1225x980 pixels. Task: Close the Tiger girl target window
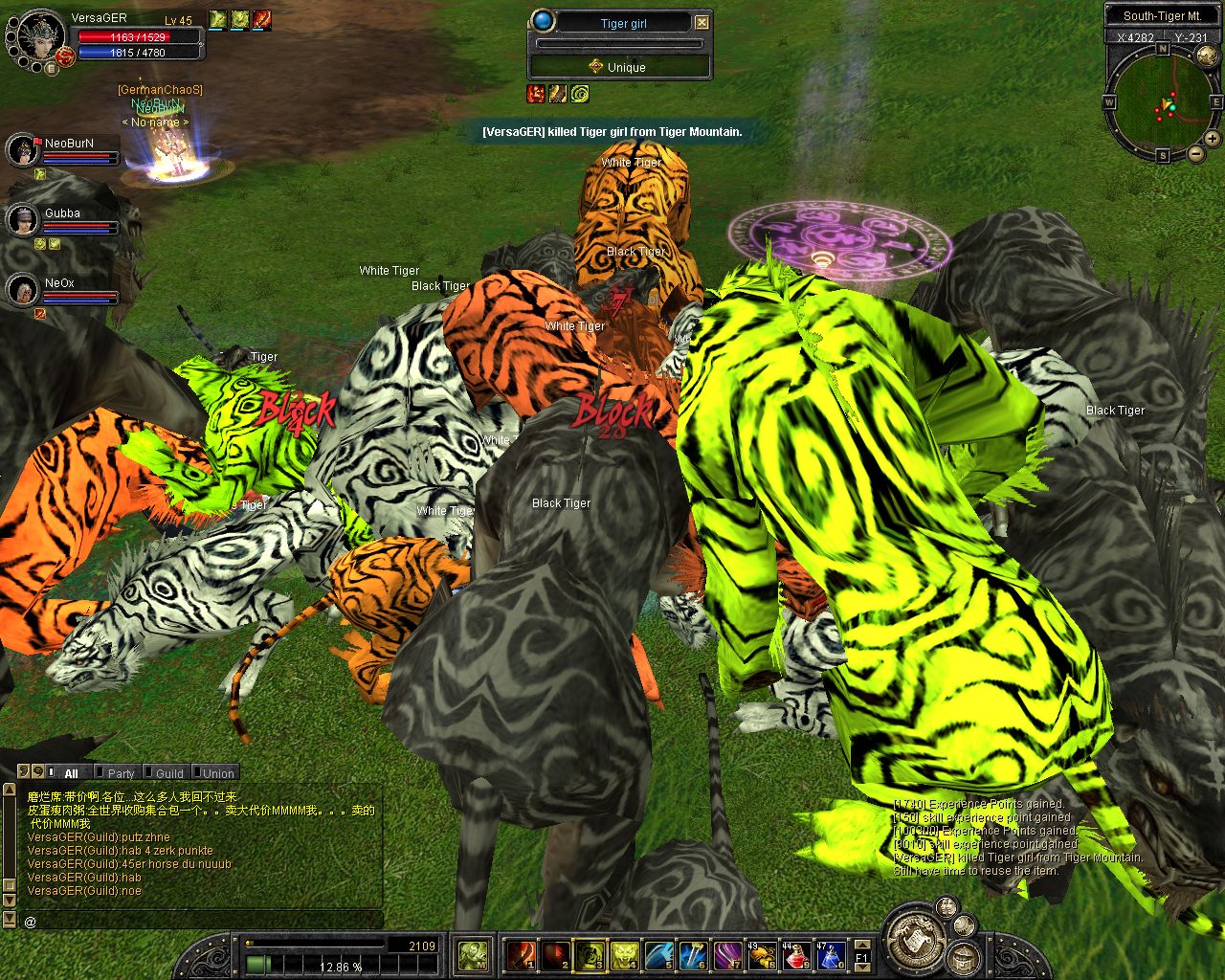tap(702, 22)
